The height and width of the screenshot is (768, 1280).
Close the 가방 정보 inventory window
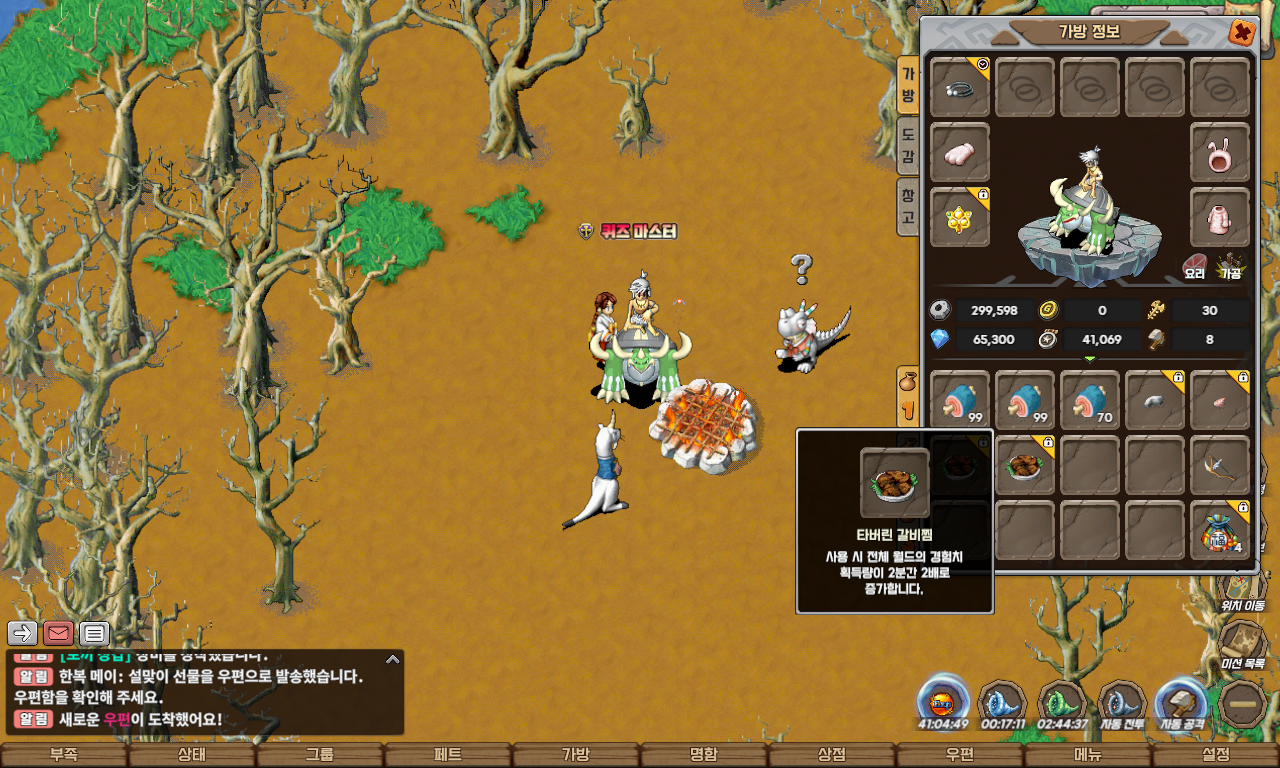point(1242,33)
